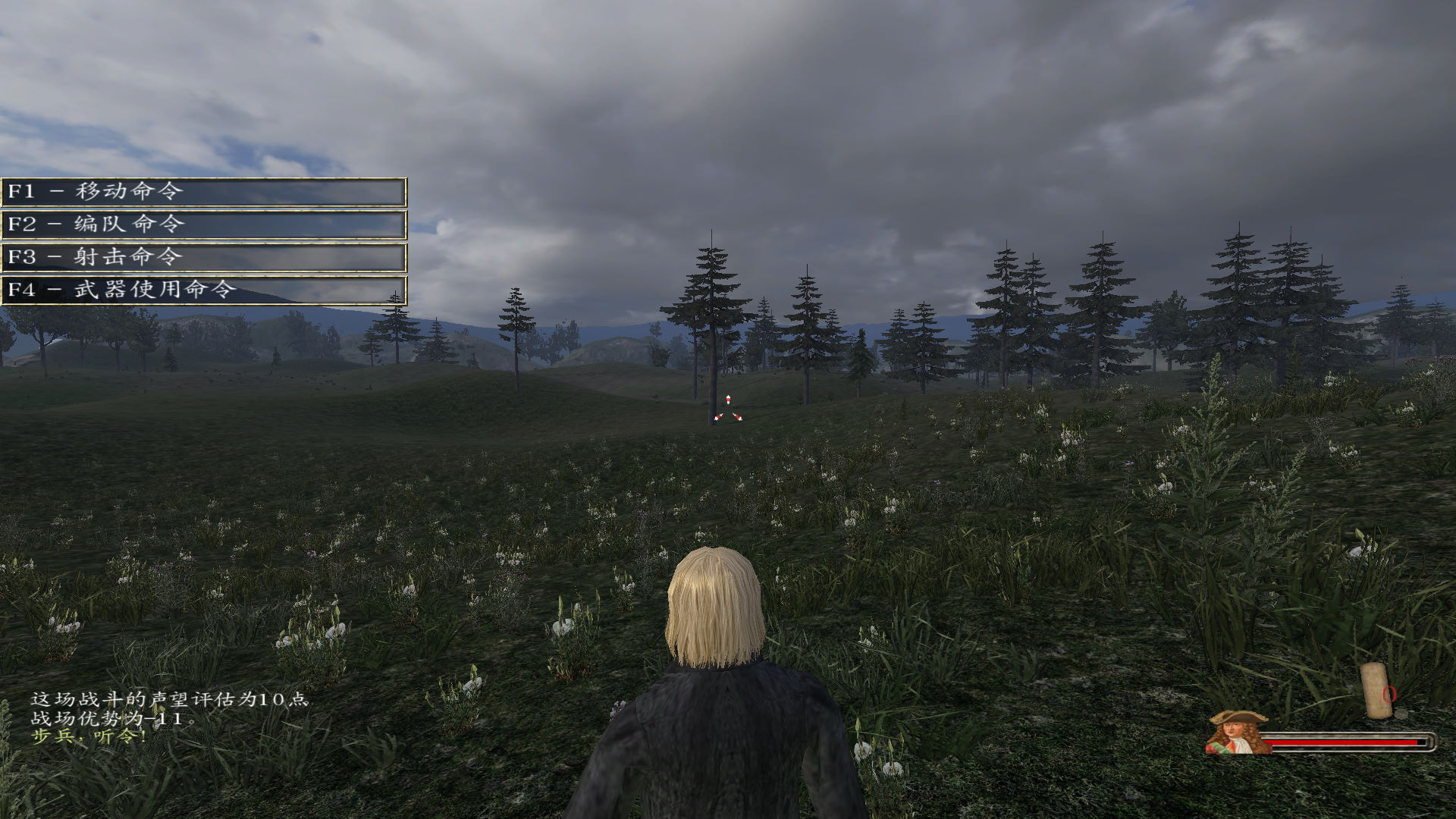Choose the F2 编队命令 order entry

[203, 224]
